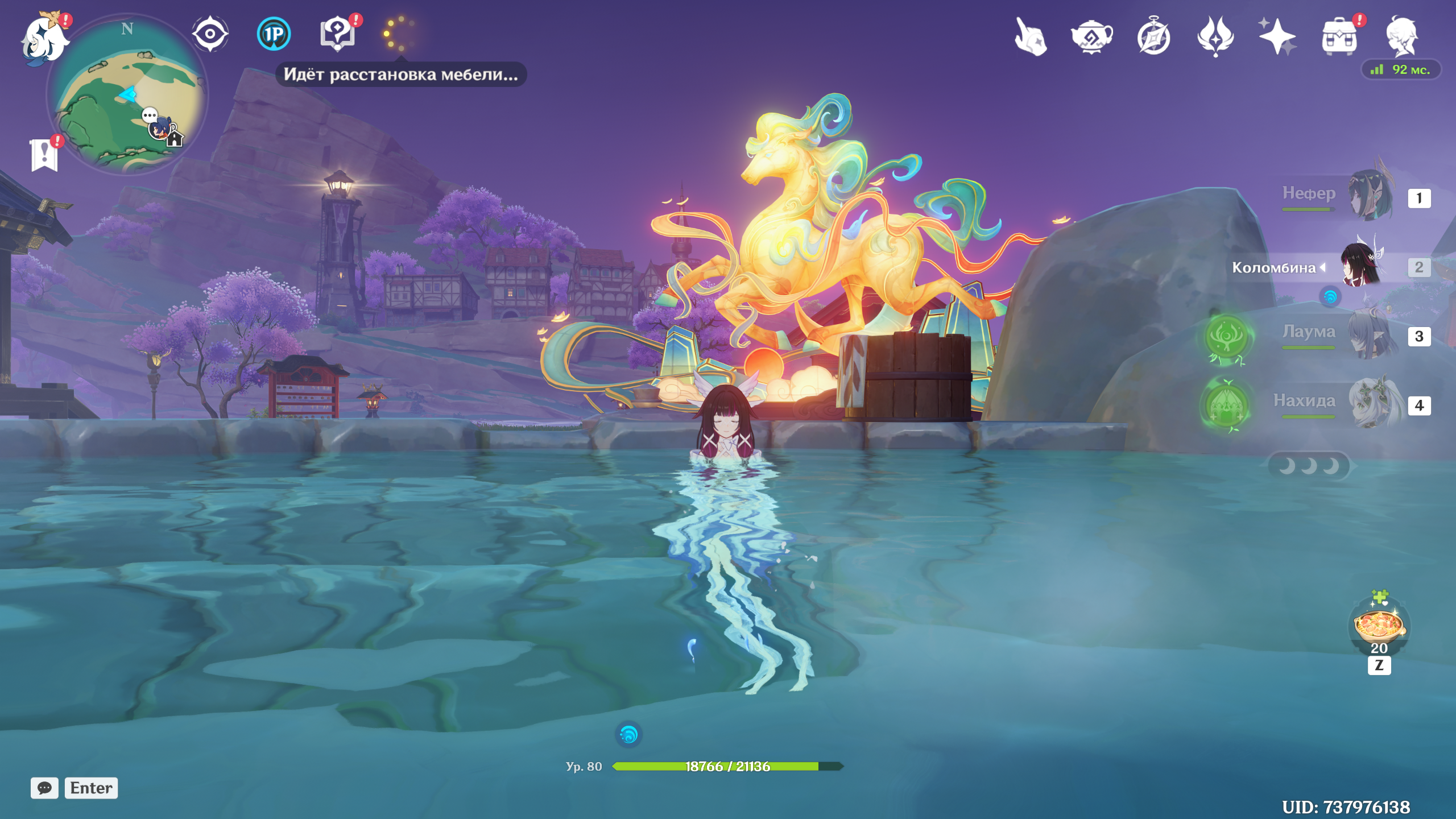Open the 1P co-op mode icon
The height and width of the screenshot is (819, 1456).
point(274,34)
